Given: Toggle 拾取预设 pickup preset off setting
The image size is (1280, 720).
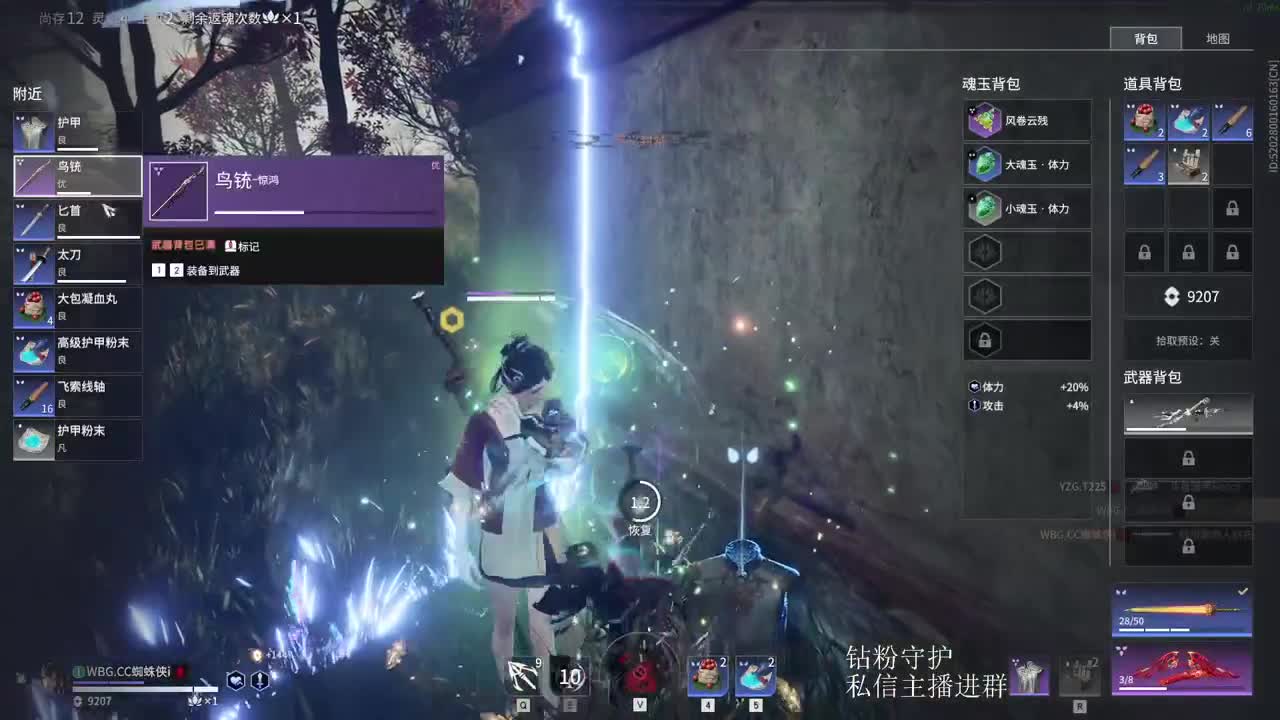Looking at the screenshot, I should [1188, 340].
